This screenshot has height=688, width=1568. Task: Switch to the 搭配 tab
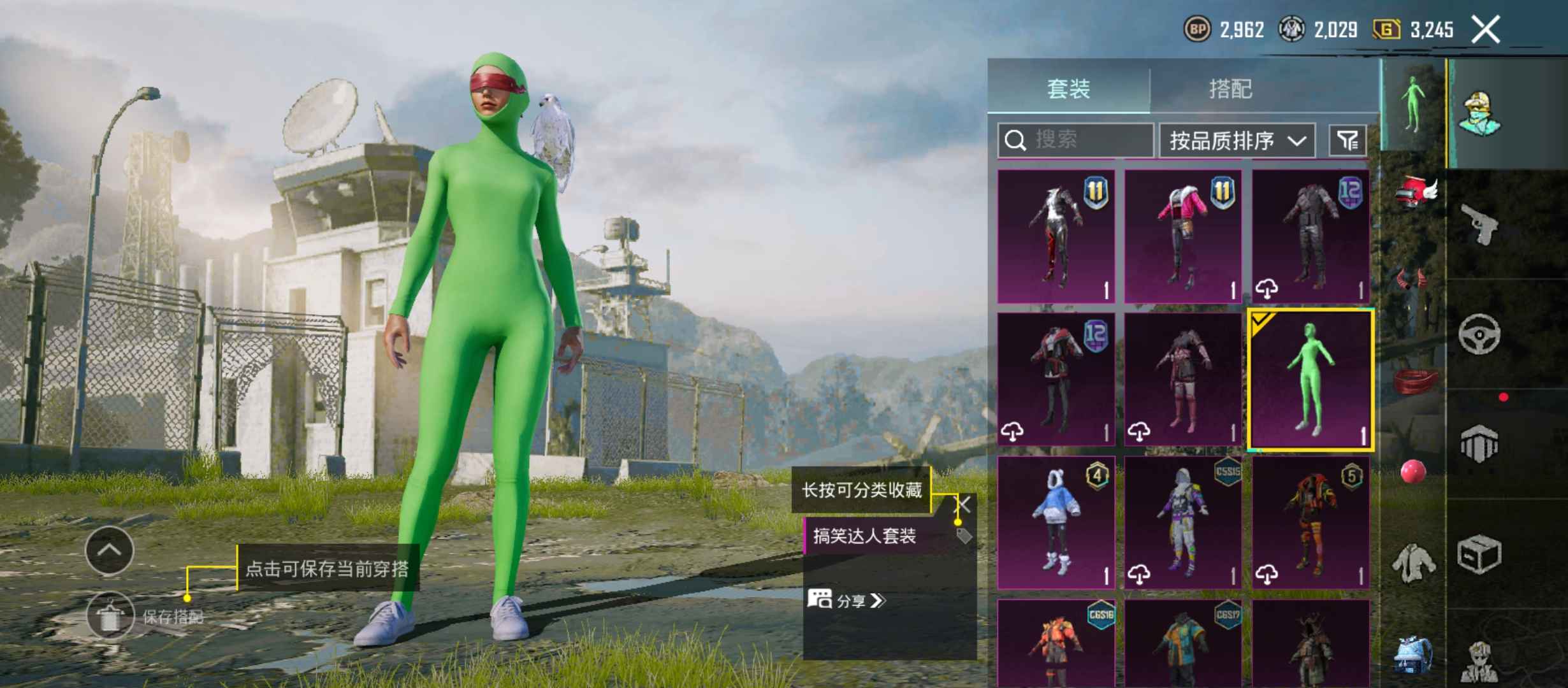(x=1230, y=89)
